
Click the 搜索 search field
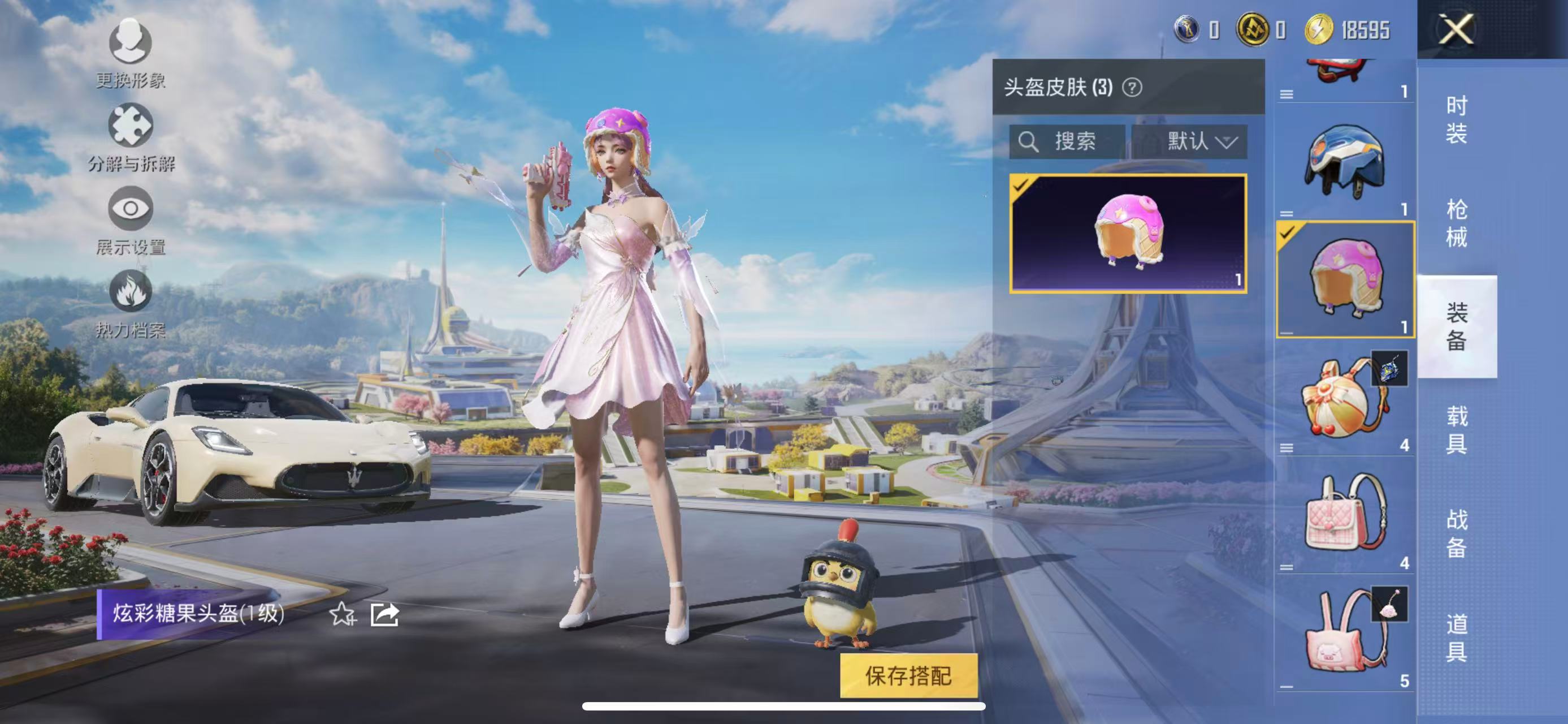pyautogui.click(x=1076, y=142)
